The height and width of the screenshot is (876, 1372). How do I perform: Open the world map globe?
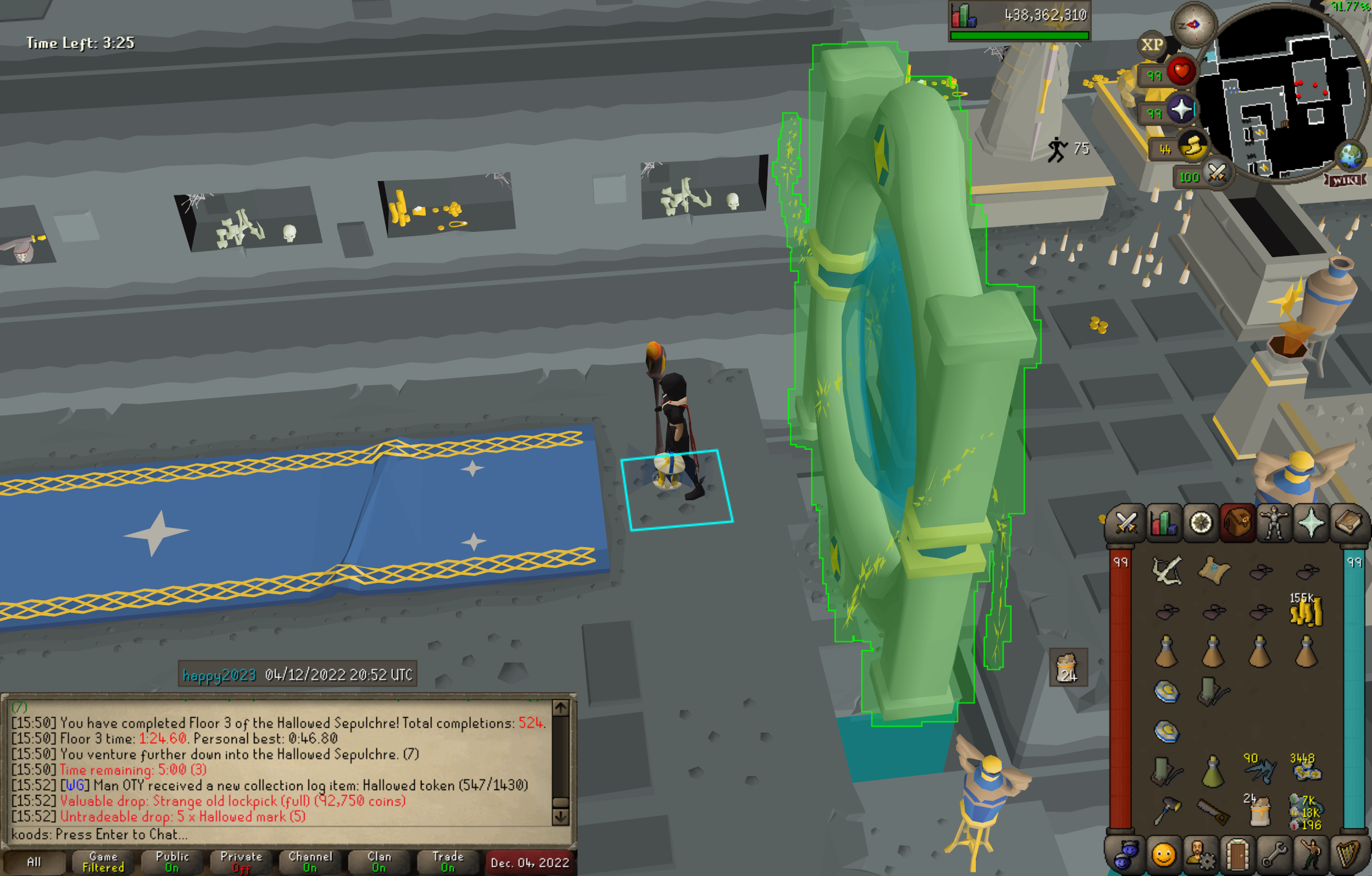tap(1350, 155)
